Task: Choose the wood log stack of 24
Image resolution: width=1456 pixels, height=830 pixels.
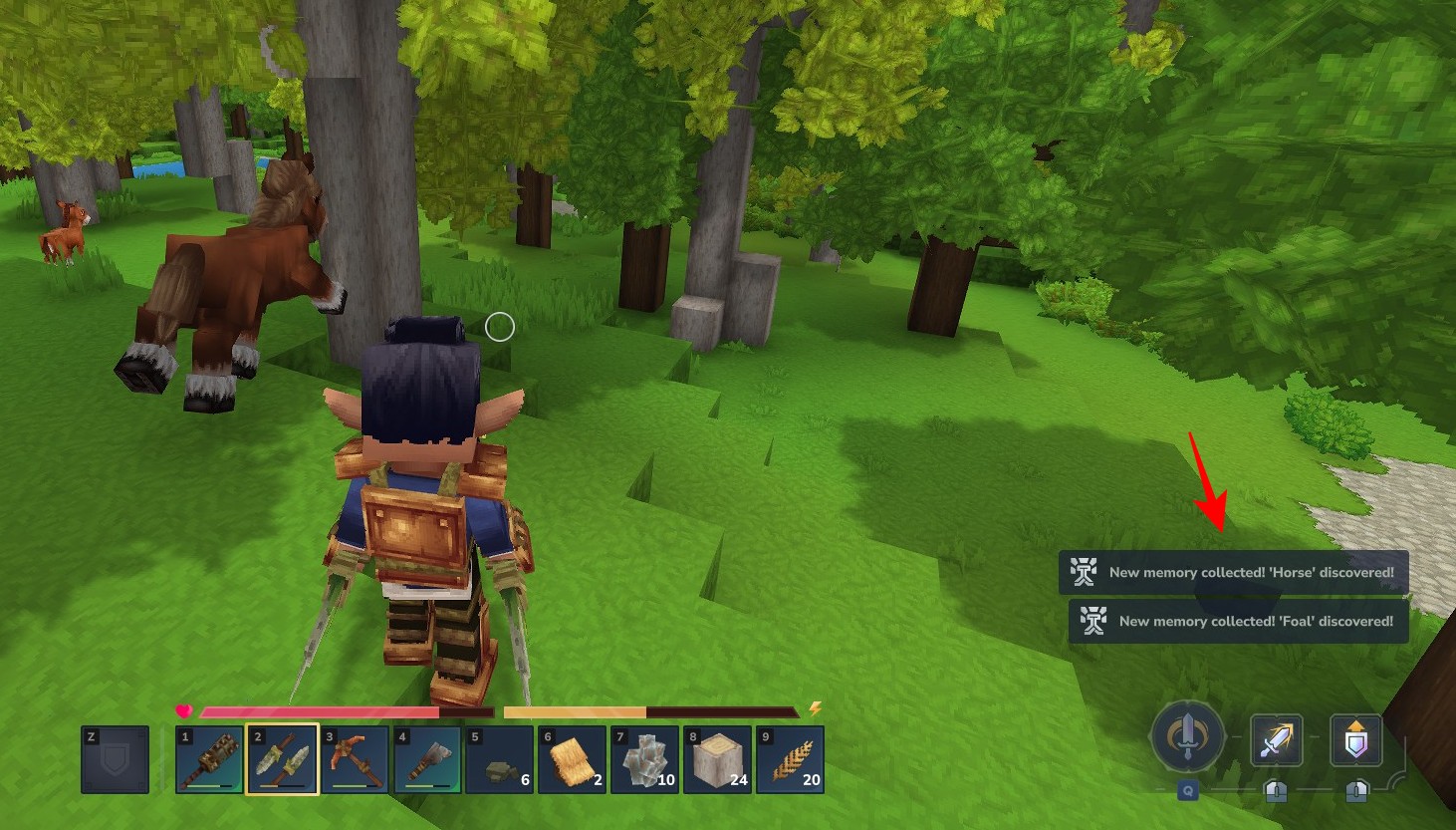Action: coord(718,759)
